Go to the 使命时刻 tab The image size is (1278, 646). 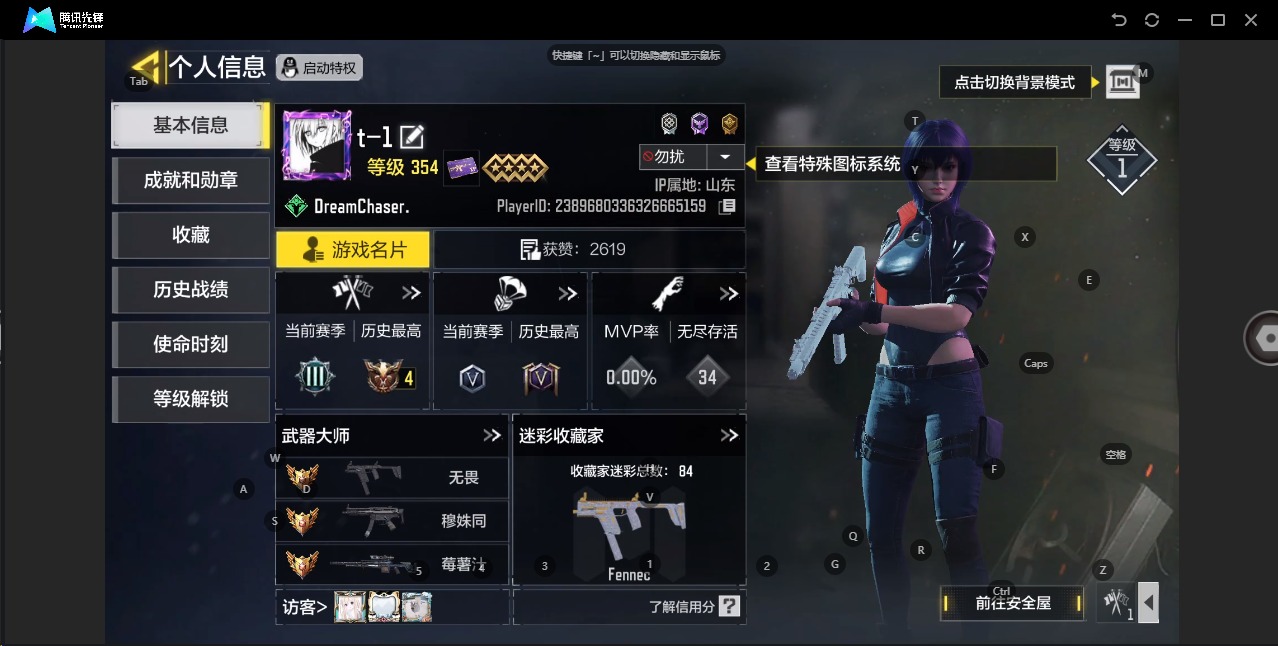pos(190,344)
